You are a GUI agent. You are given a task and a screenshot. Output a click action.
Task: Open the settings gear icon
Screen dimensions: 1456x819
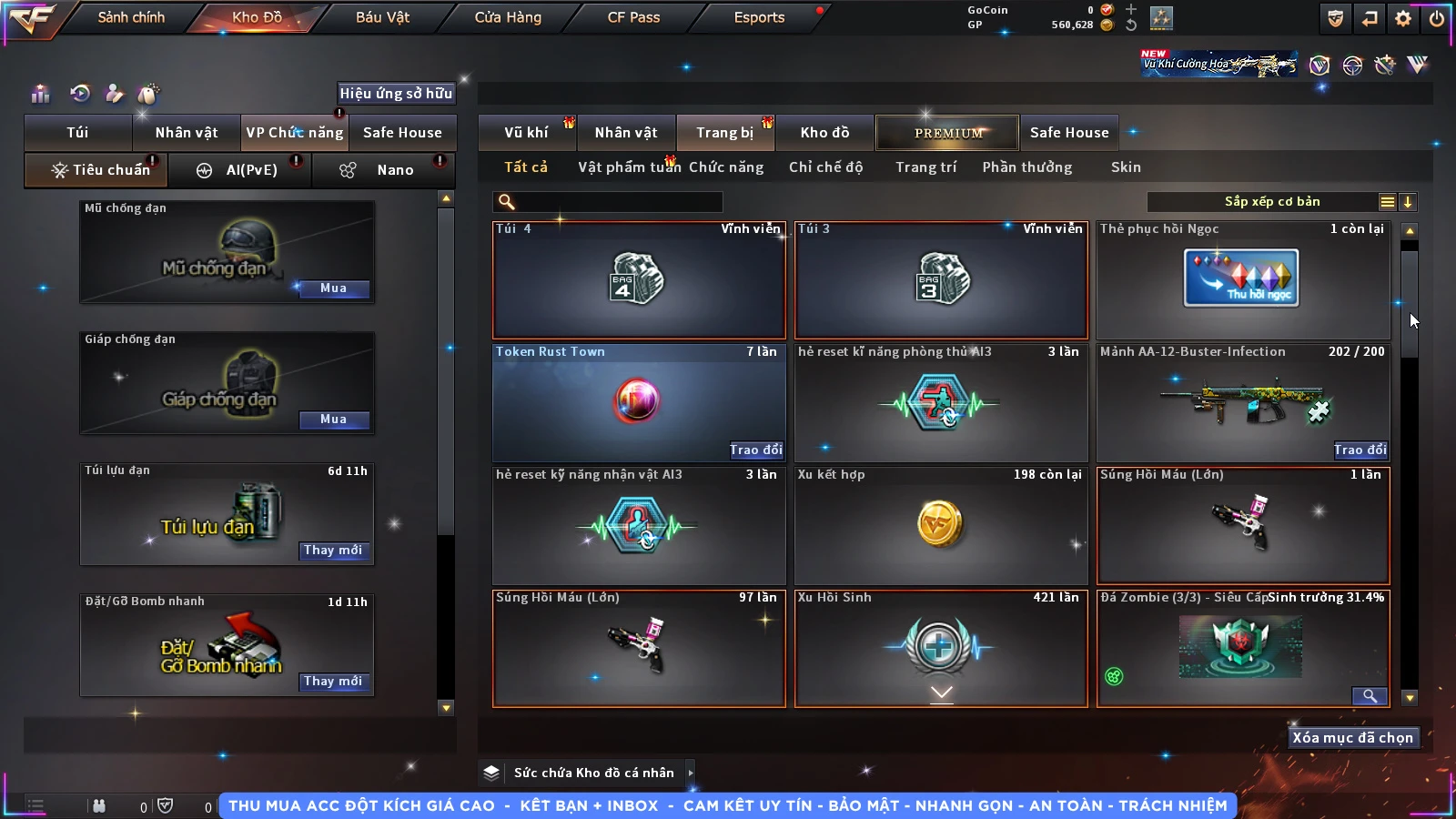click(1403, 18)
